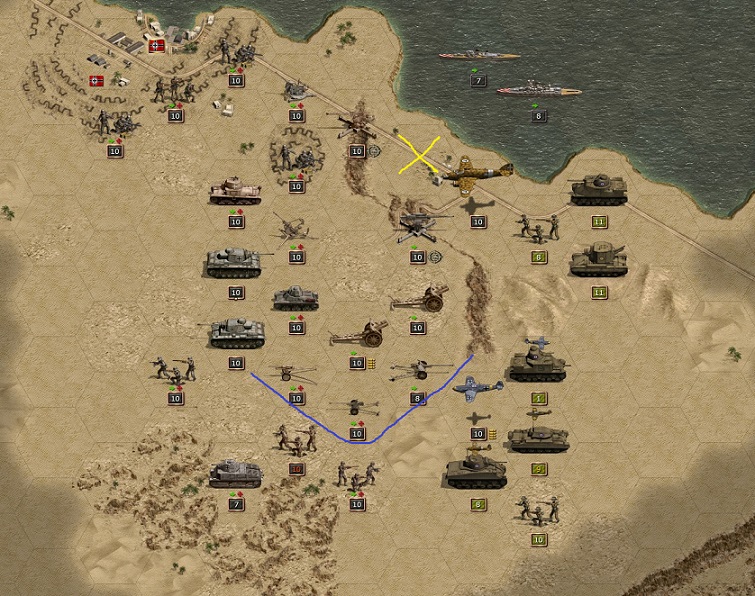This screenshot has height=596, width=755.
Task: Select the infantry squad with the red strength marker
Action: pos(296,437)
